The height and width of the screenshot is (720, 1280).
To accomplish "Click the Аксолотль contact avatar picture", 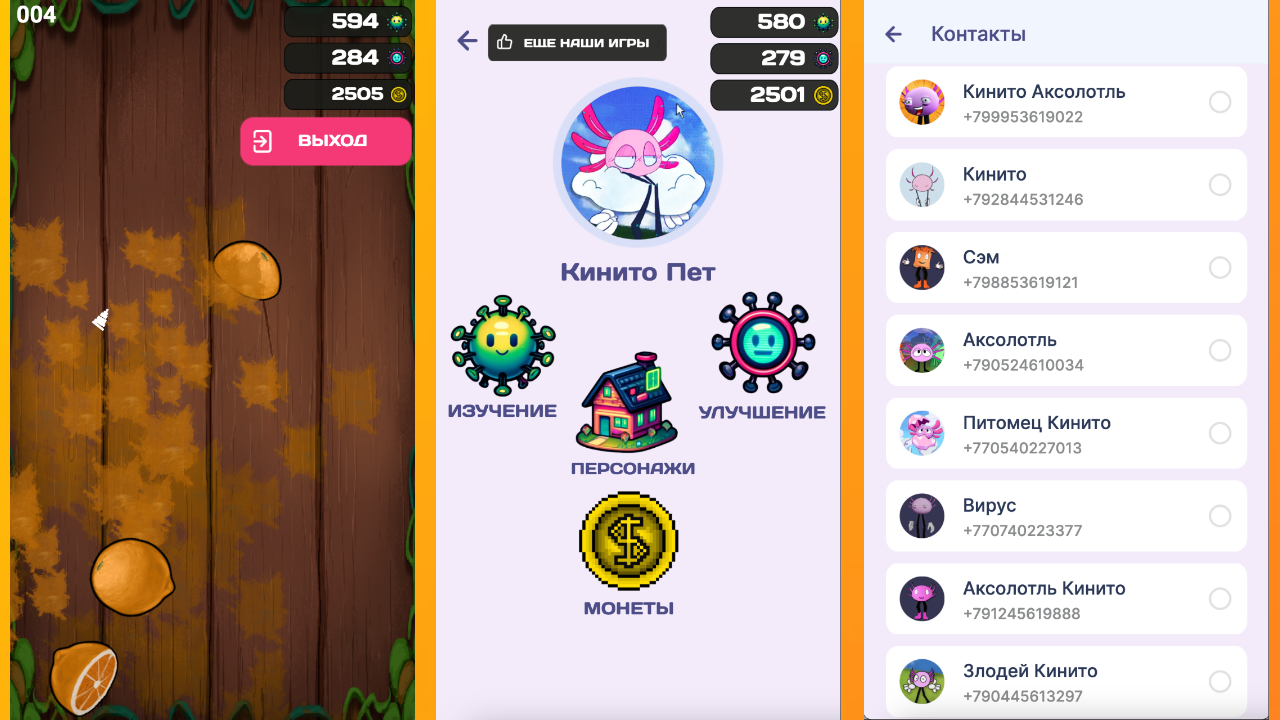I will coord(922,350).
